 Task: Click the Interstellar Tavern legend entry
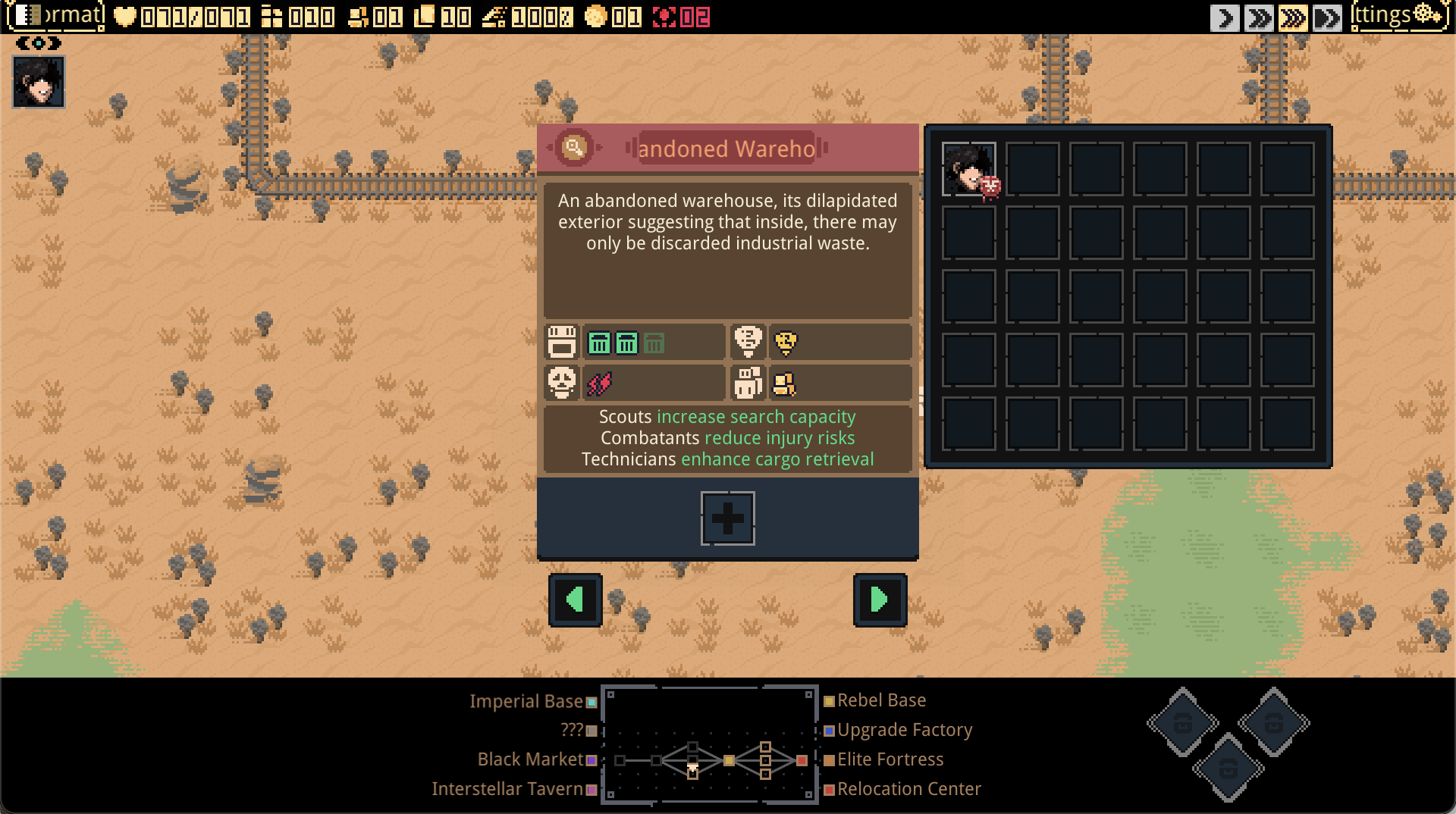(507, 789)
